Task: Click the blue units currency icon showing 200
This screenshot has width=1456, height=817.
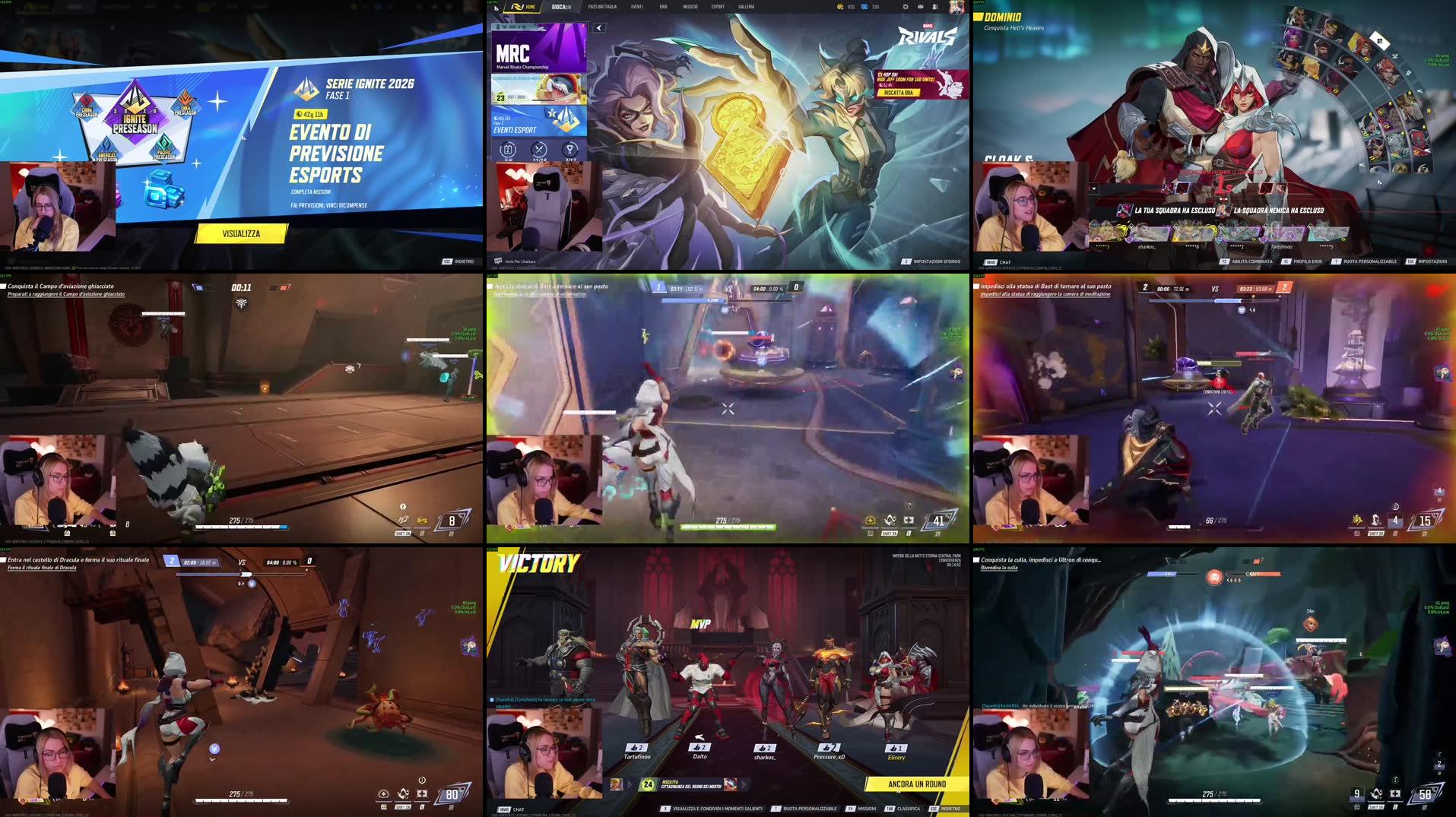Action: (x=864, y=7)
